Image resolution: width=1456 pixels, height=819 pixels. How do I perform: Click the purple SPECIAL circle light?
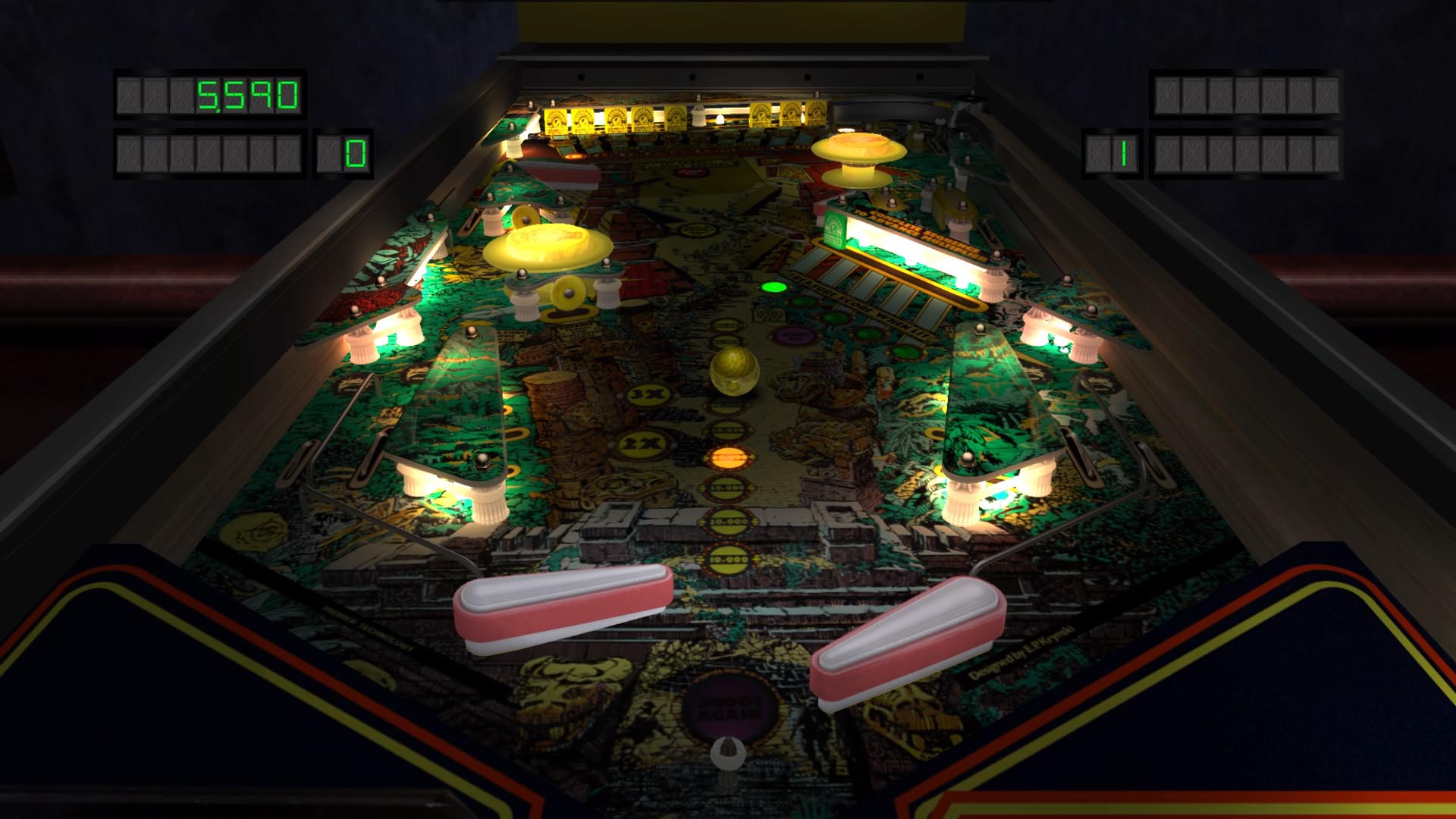coord(794,335)
